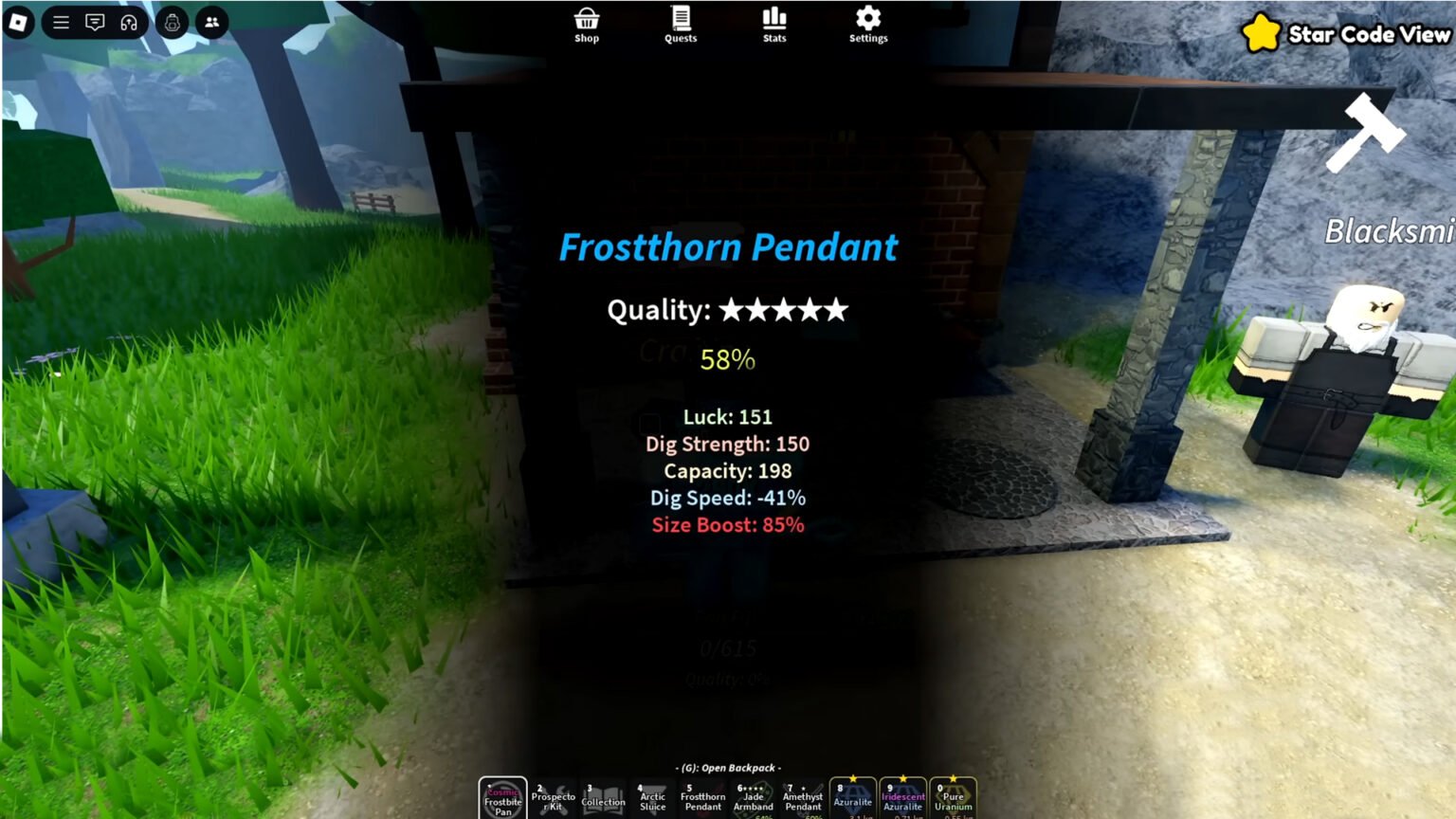This screenshot has height=819, width=1456.
Task: Open the Settings gear menu
Action: tap(867, 23)
